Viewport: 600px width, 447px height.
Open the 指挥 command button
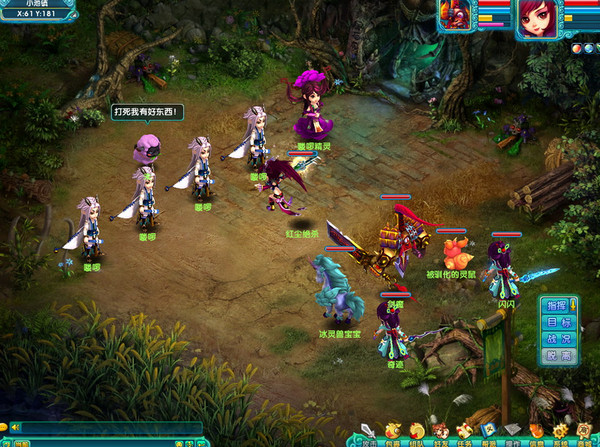[558, 304]
